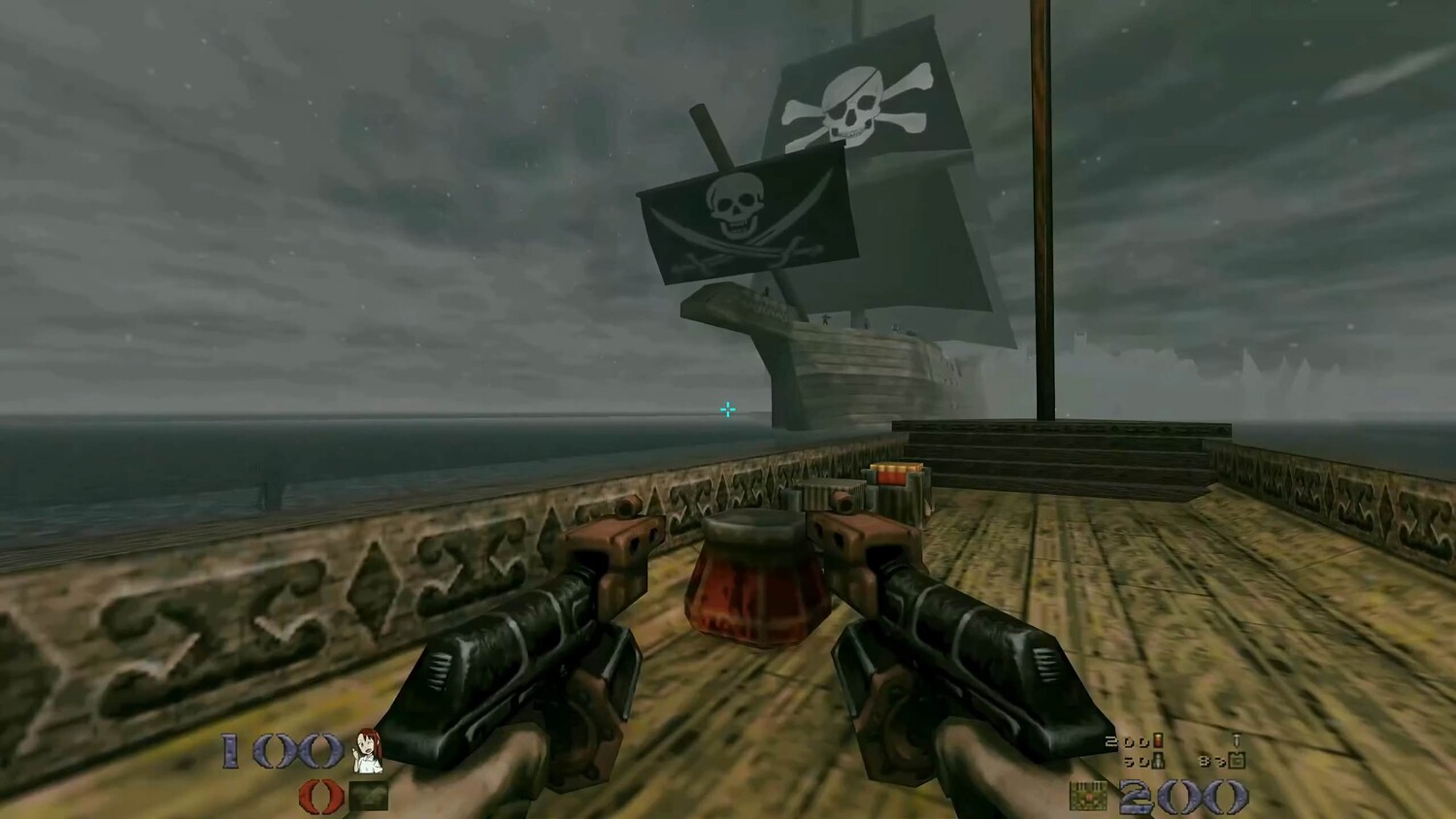Click the current ammo box icon
This screenshot has height=819, width=1456.
tap(1088, 796)
